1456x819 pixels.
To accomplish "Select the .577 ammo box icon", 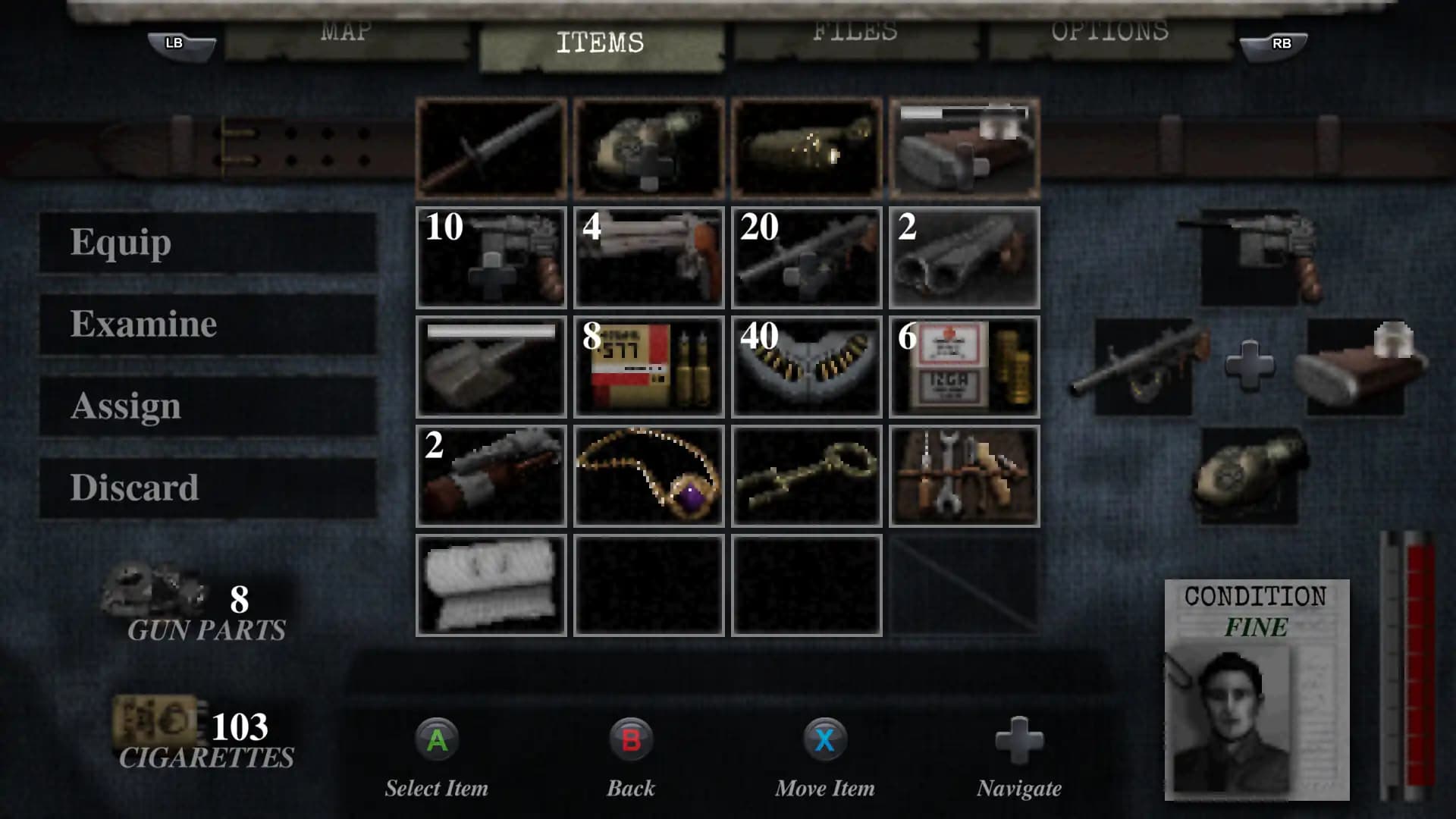I will 648,366.
